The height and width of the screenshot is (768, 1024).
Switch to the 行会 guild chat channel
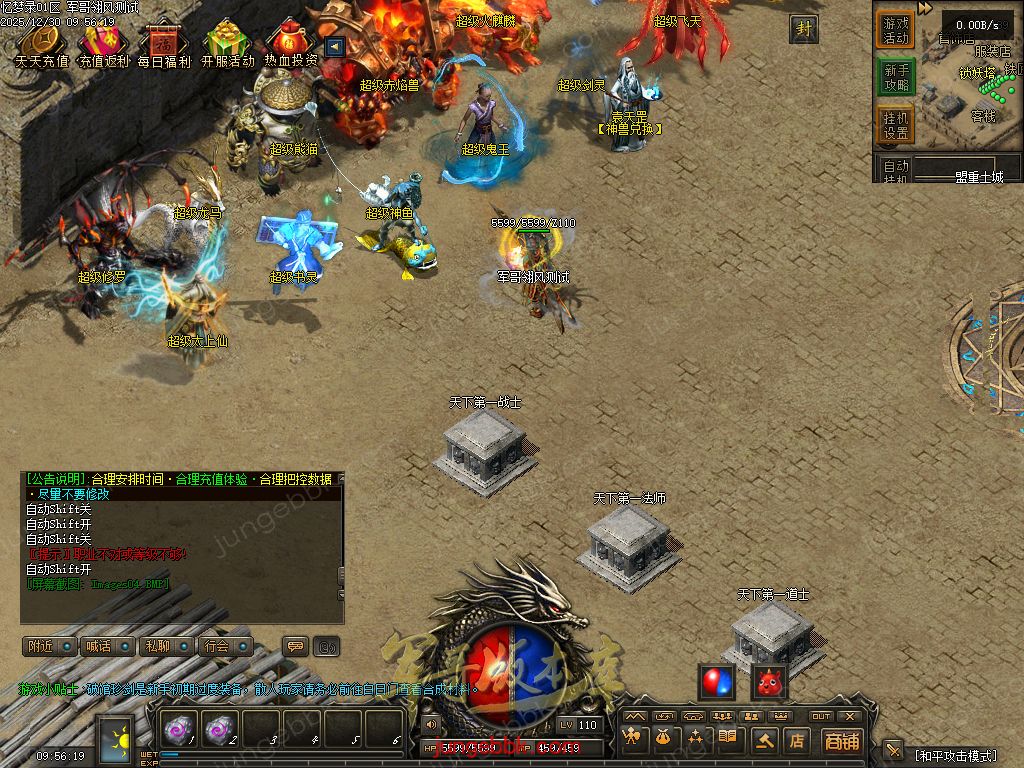coord(222,646)
